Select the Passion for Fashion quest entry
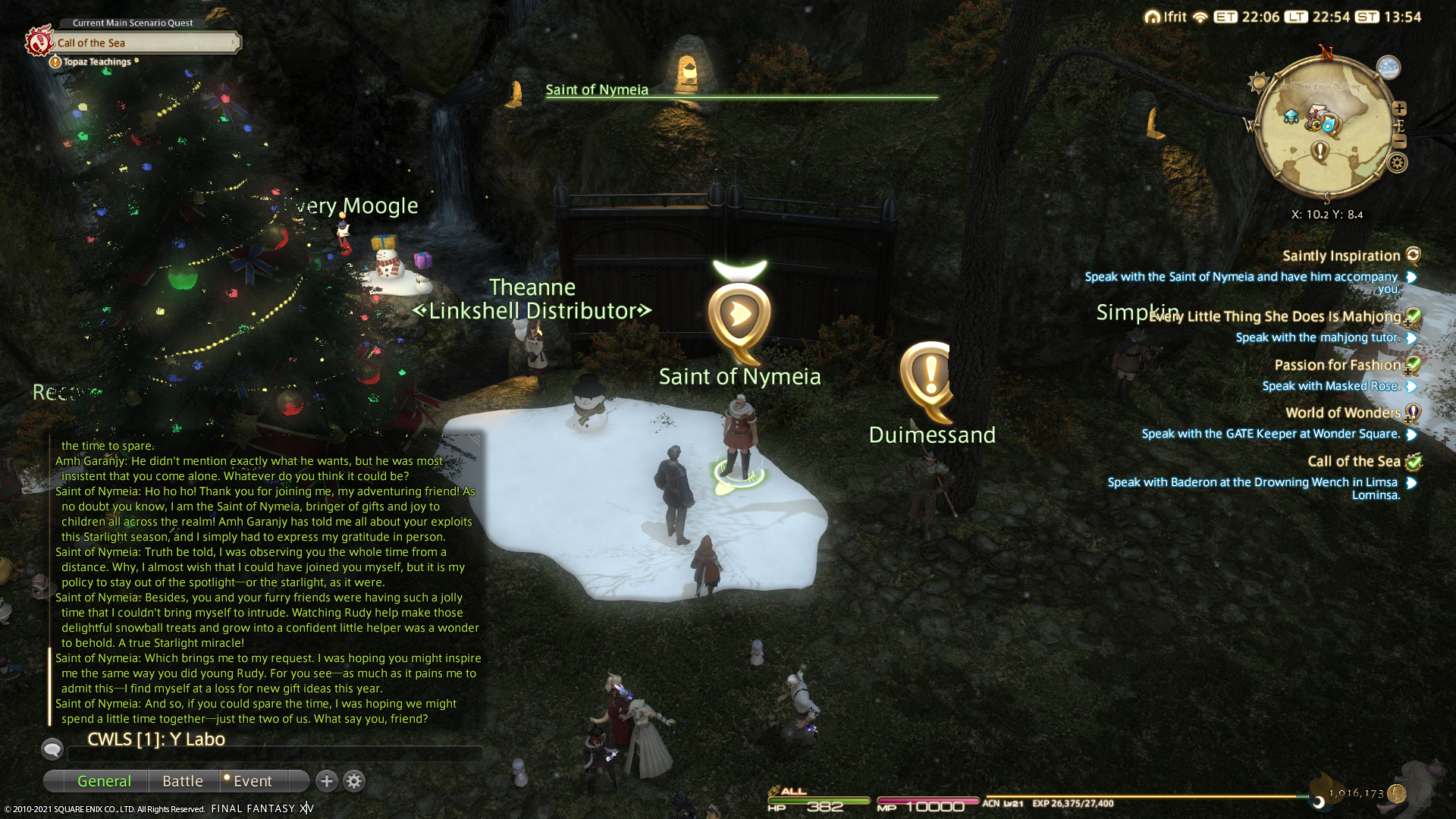 pyautogui.click(x=1337, y=366)
